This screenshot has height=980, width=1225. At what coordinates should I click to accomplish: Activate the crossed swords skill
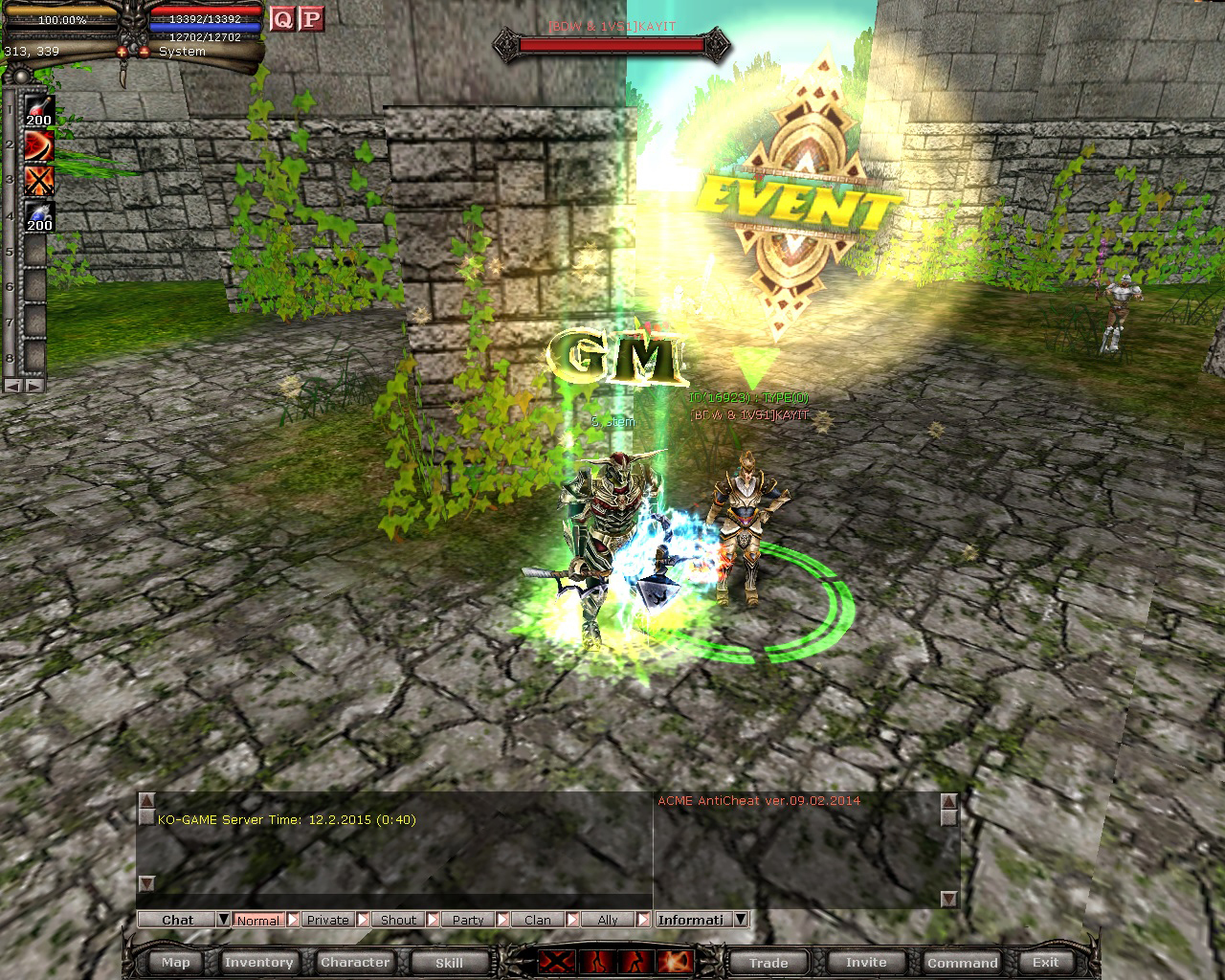[39, 181]
